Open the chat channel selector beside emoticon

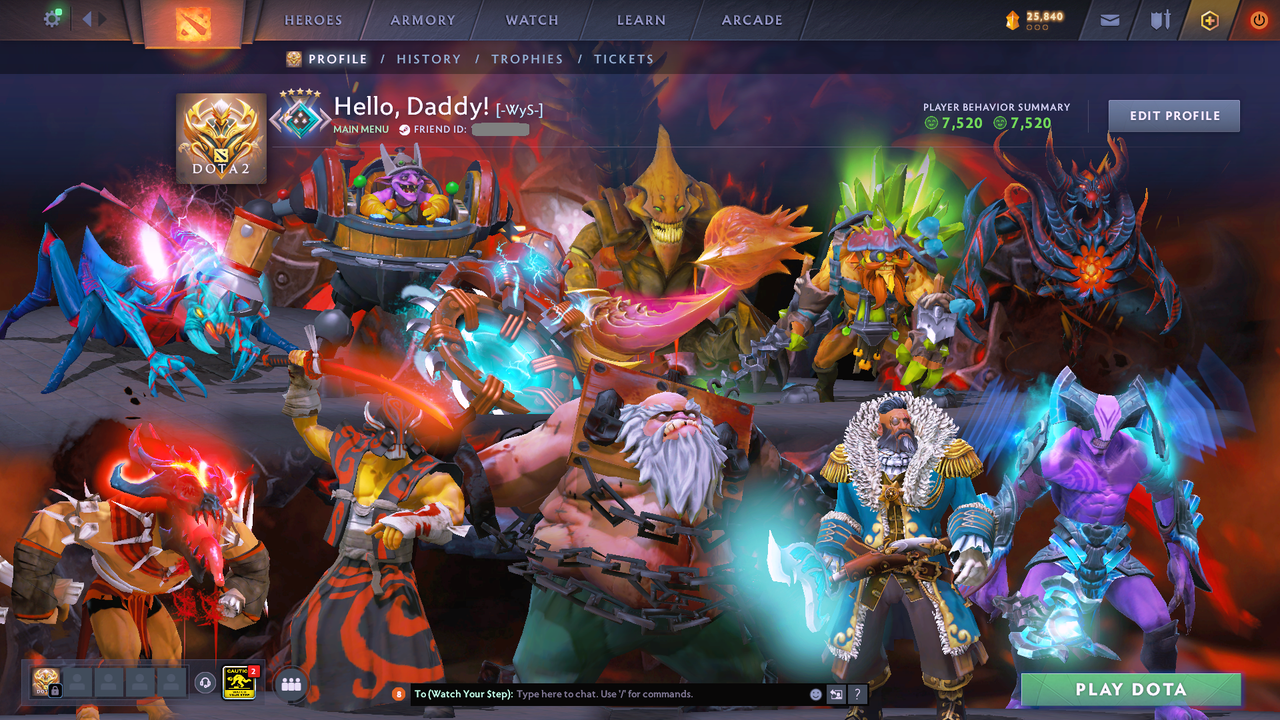click(836, 693)
